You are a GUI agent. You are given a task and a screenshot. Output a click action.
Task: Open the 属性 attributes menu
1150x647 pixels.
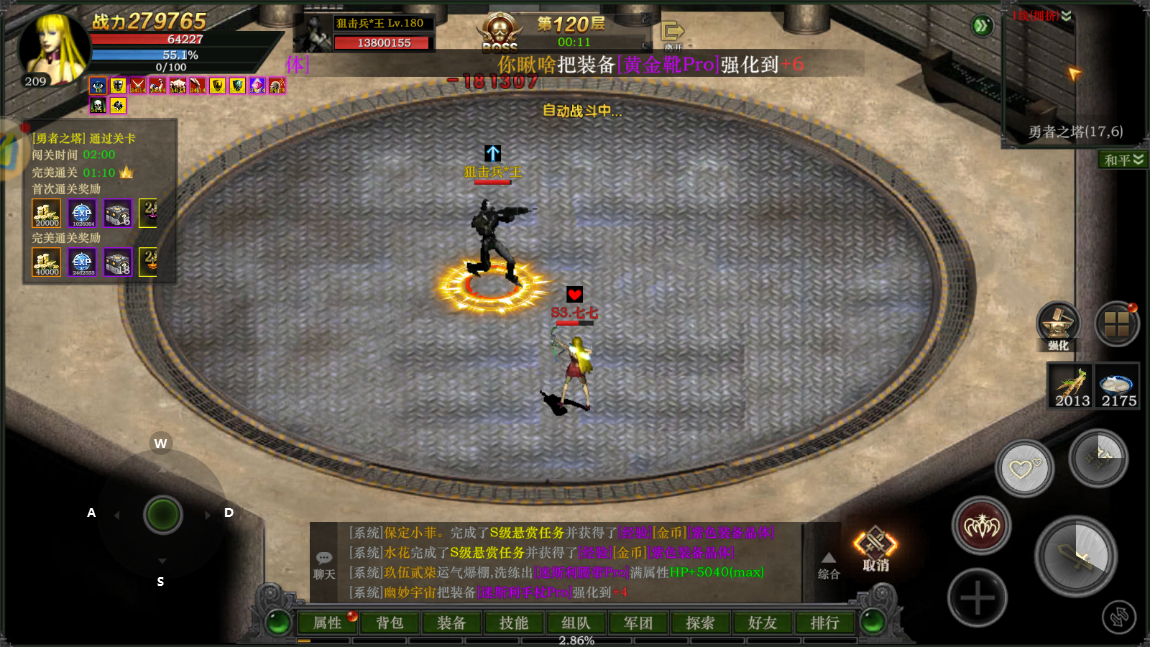coord(328,623)
